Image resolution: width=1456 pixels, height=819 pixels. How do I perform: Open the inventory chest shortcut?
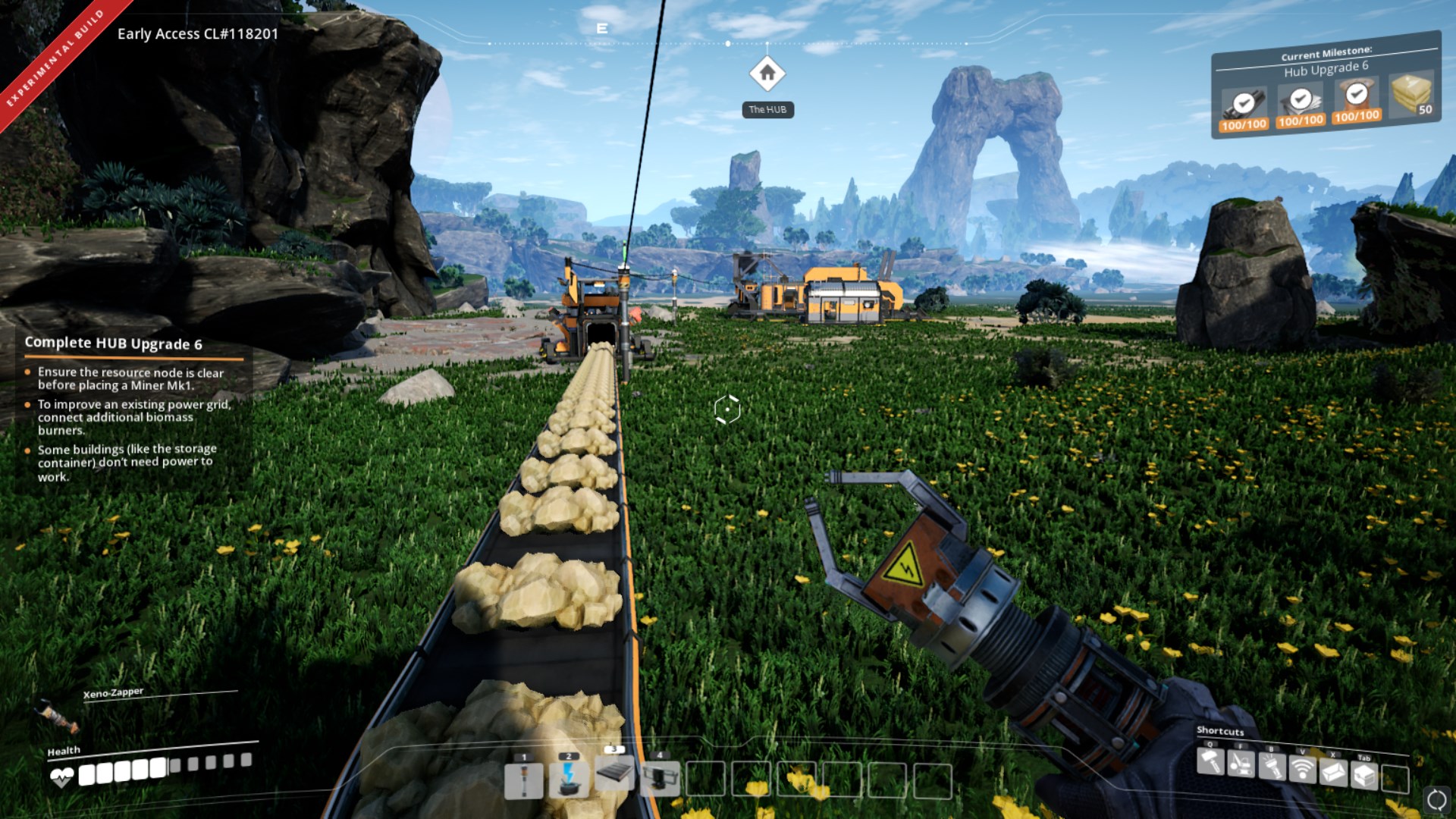tap(1364, 776)
